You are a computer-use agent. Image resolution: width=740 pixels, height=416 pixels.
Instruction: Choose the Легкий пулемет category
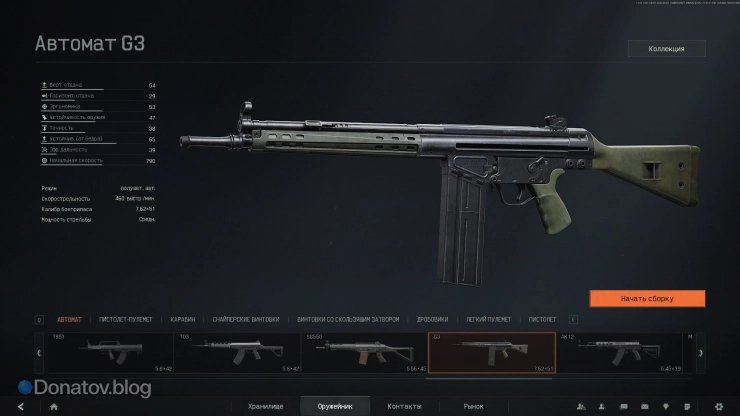coord(489,320)
